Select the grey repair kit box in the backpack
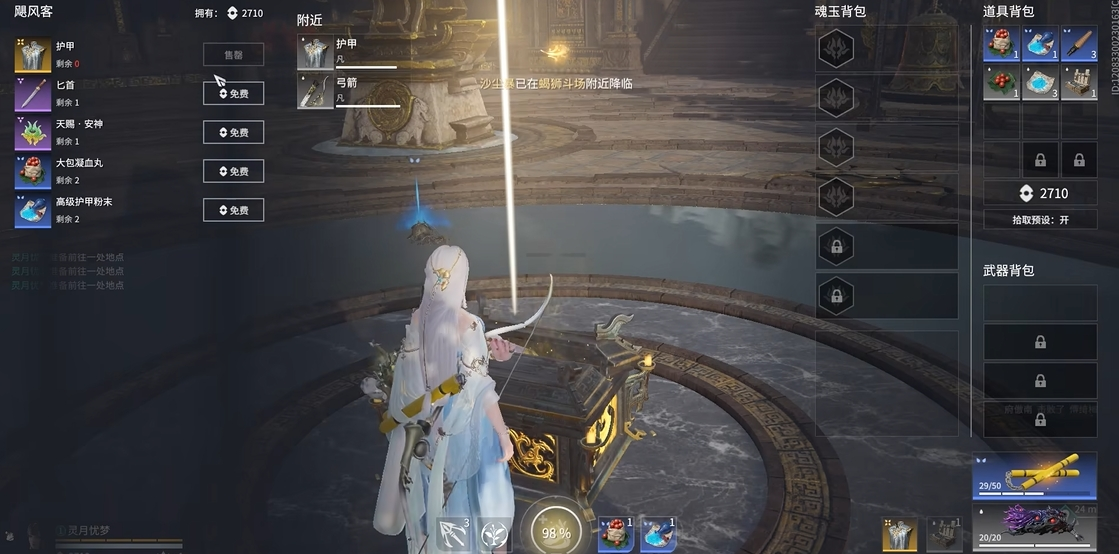Screen dimensions: 1119x554 1079,82
